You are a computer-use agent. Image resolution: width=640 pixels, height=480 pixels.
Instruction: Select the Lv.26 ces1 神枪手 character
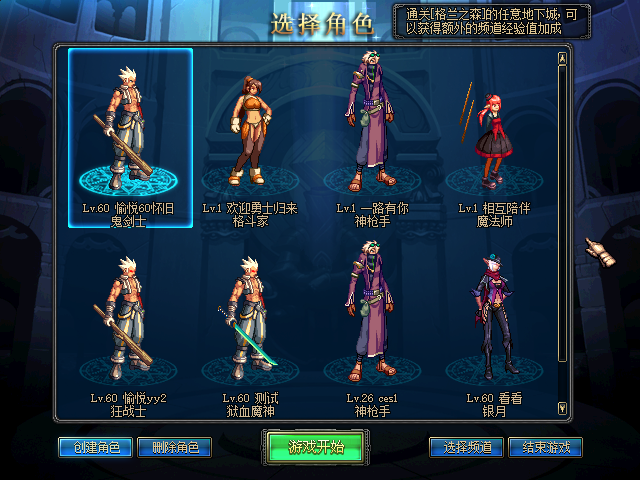(x=367, y=325)
